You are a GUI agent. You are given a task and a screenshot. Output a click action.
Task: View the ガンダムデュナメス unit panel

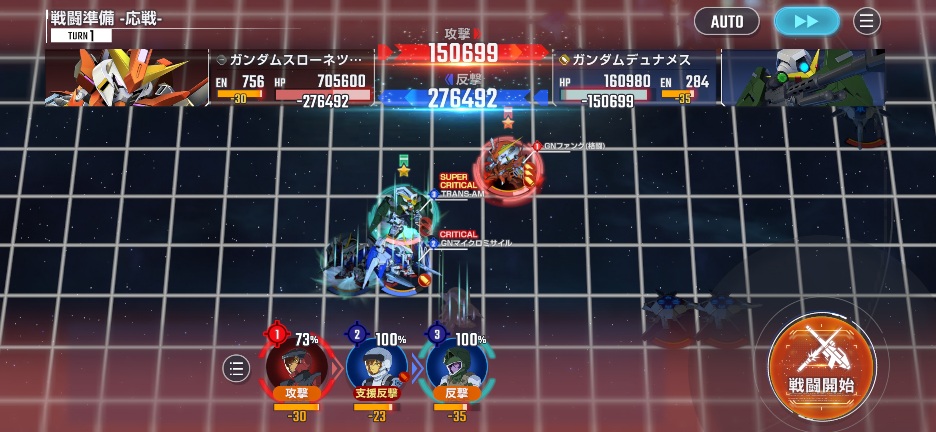click(x=636, y=78)
